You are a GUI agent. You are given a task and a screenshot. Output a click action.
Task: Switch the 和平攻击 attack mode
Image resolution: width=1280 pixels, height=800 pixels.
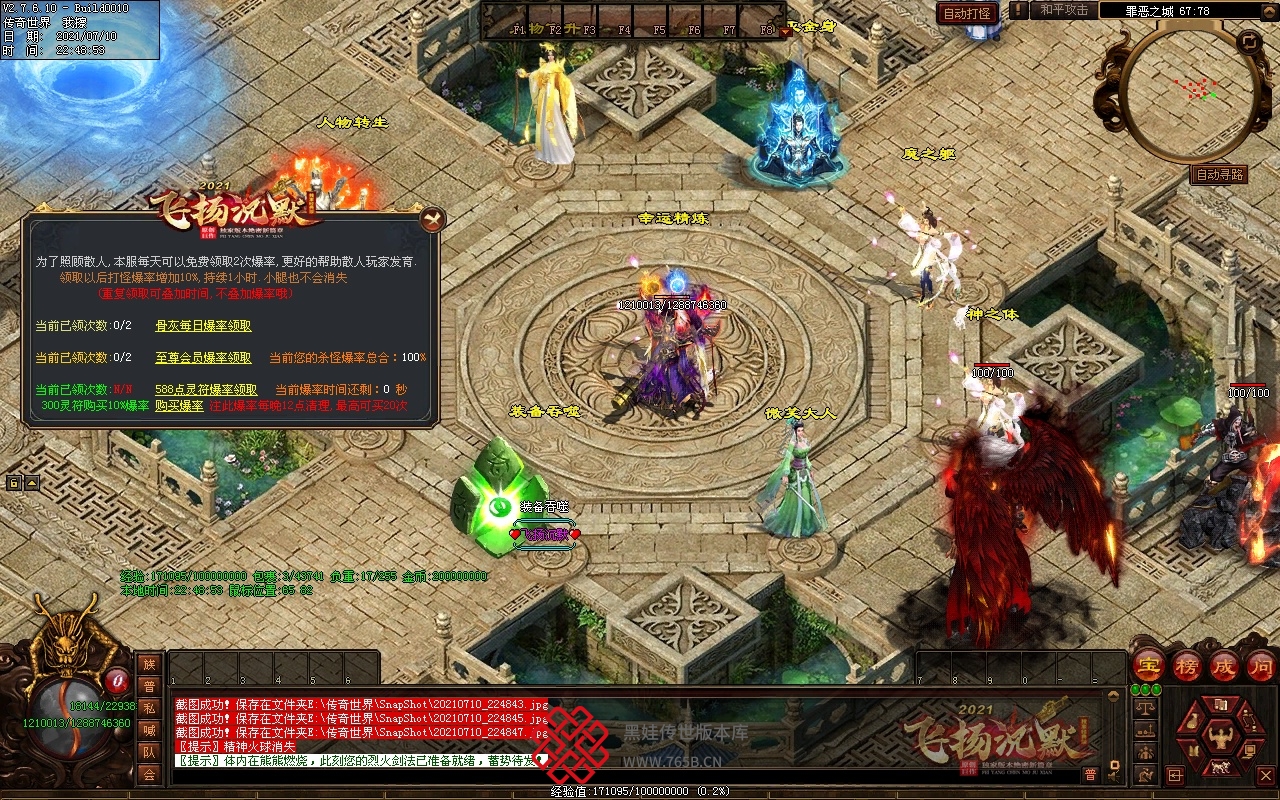tap(1064, 10)
